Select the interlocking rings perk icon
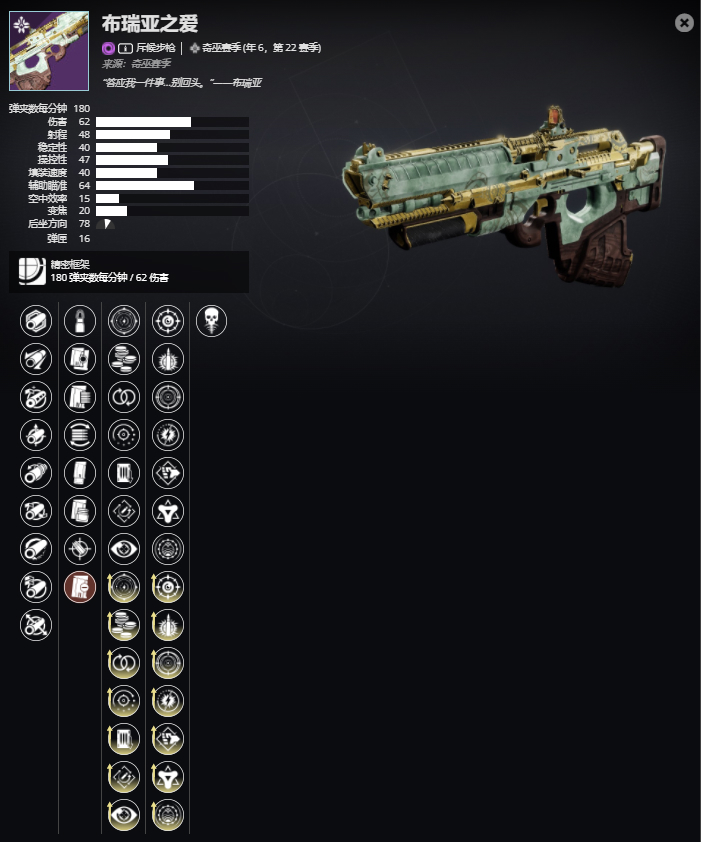The image size is (701, 842). click(x=124, y=397)
